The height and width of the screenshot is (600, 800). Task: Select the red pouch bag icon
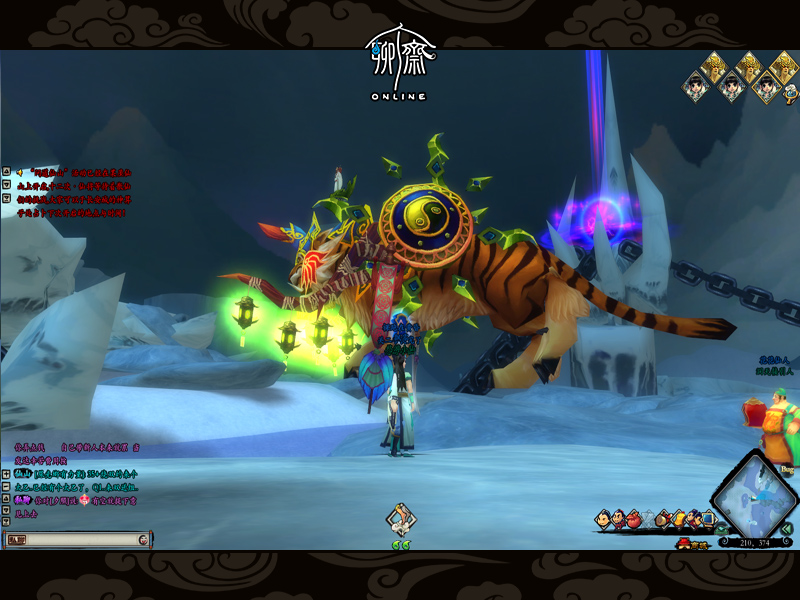(634, 519)
